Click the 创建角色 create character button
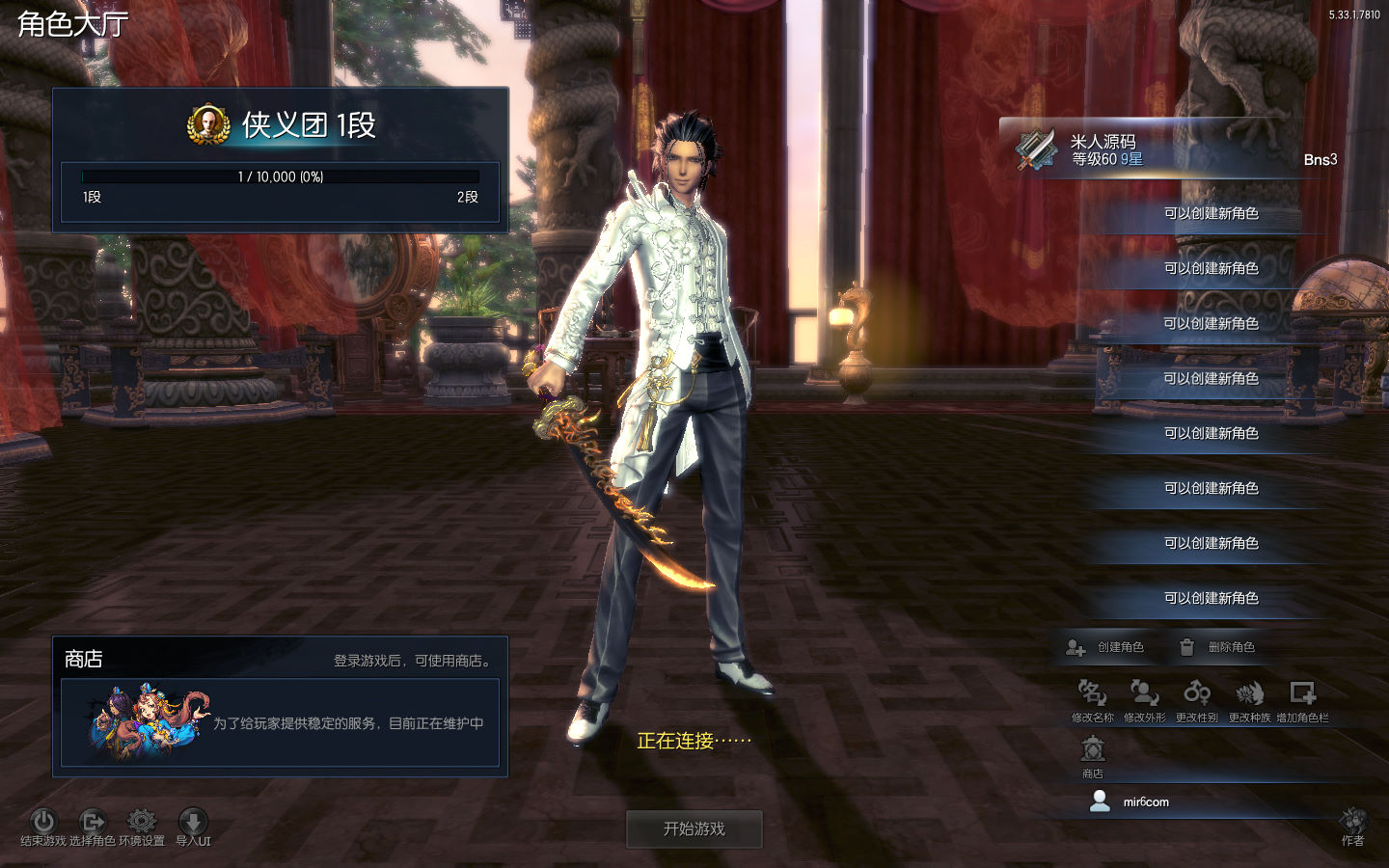Screen dimensions: 1389x868 pos(1105,647)
